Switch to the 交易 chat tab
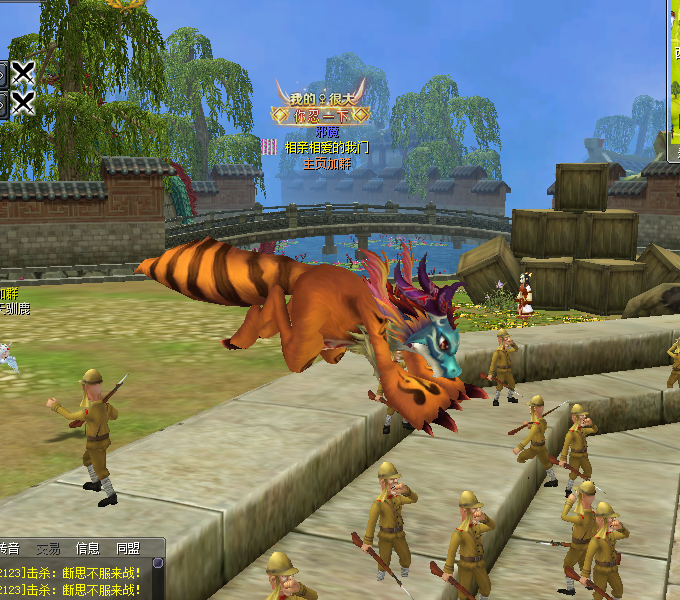 (48, 549)
